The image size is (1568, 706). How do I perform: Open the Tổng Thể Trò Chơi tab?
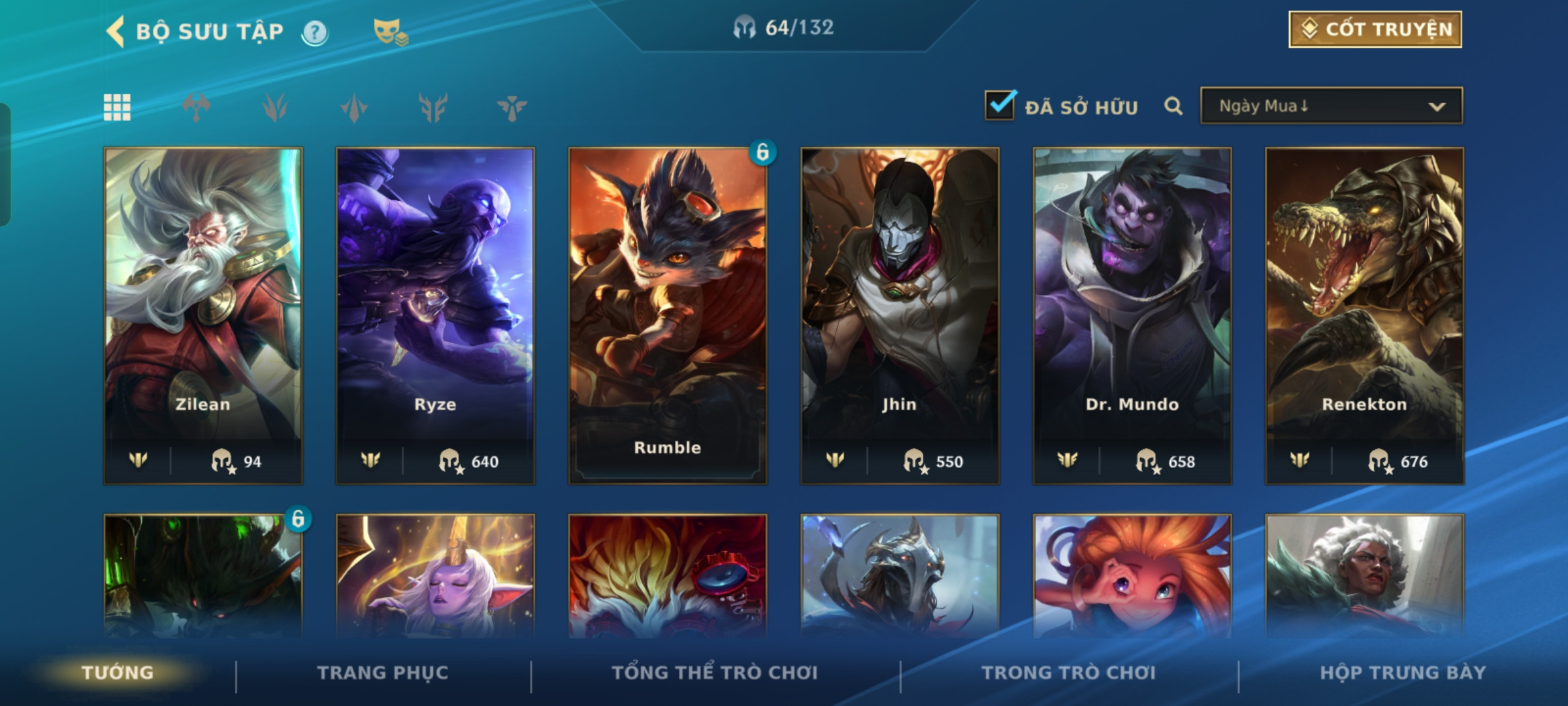click(715, 673)
